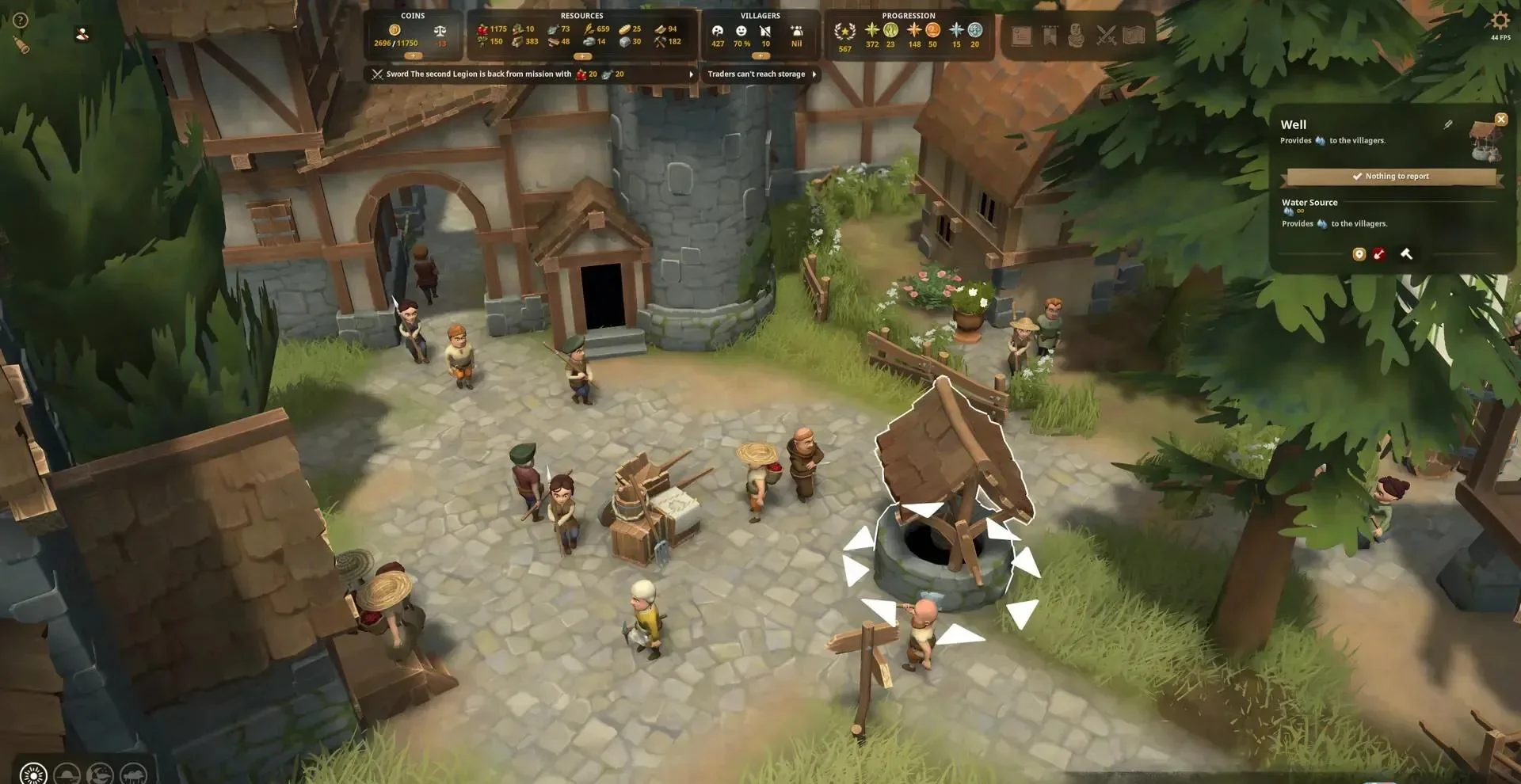Locate the Well using the map pin button
The width and height of the screenshot is (1521, 784).
pos(1359,254)
